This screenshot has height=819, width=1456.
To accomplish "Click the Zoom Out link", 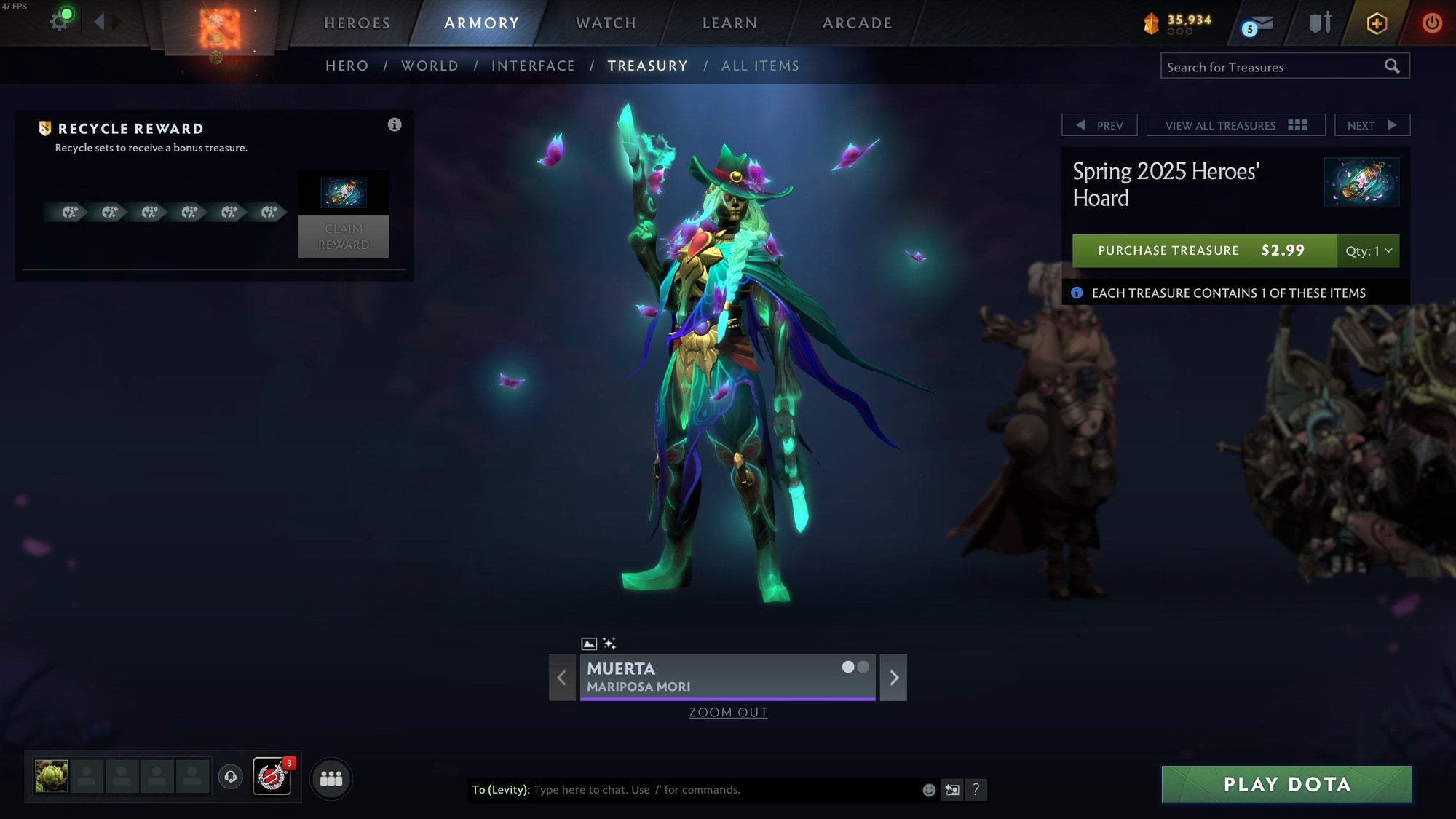I will pos(728,713).
